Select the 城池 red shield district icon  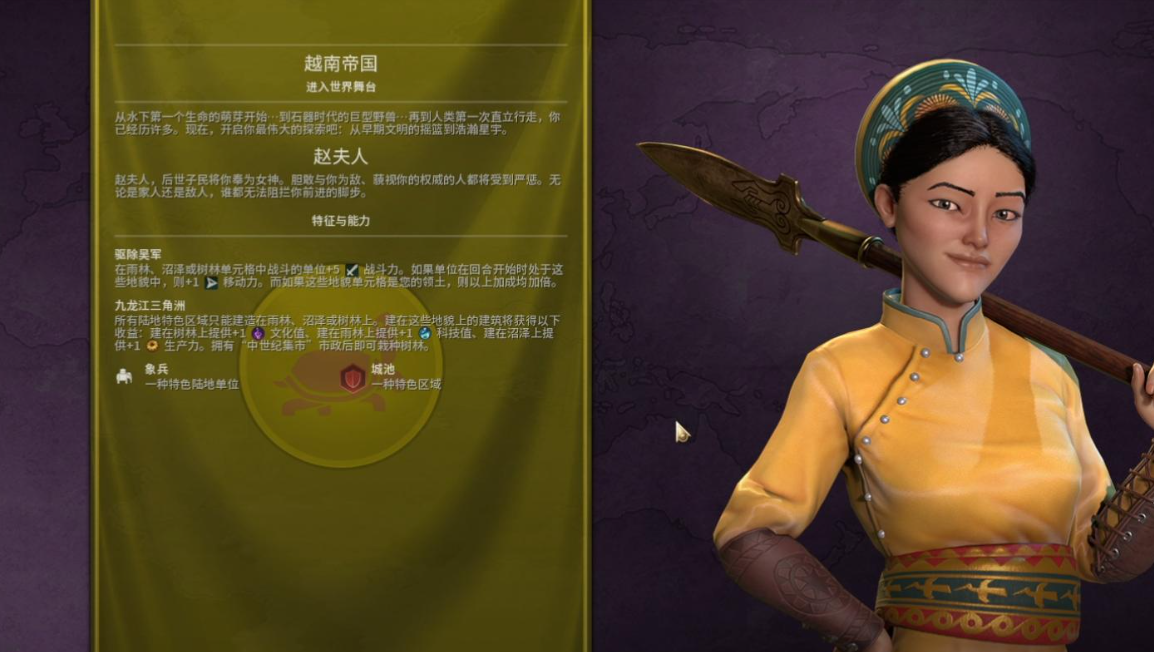pyautogui.click(x=352, y=376)
